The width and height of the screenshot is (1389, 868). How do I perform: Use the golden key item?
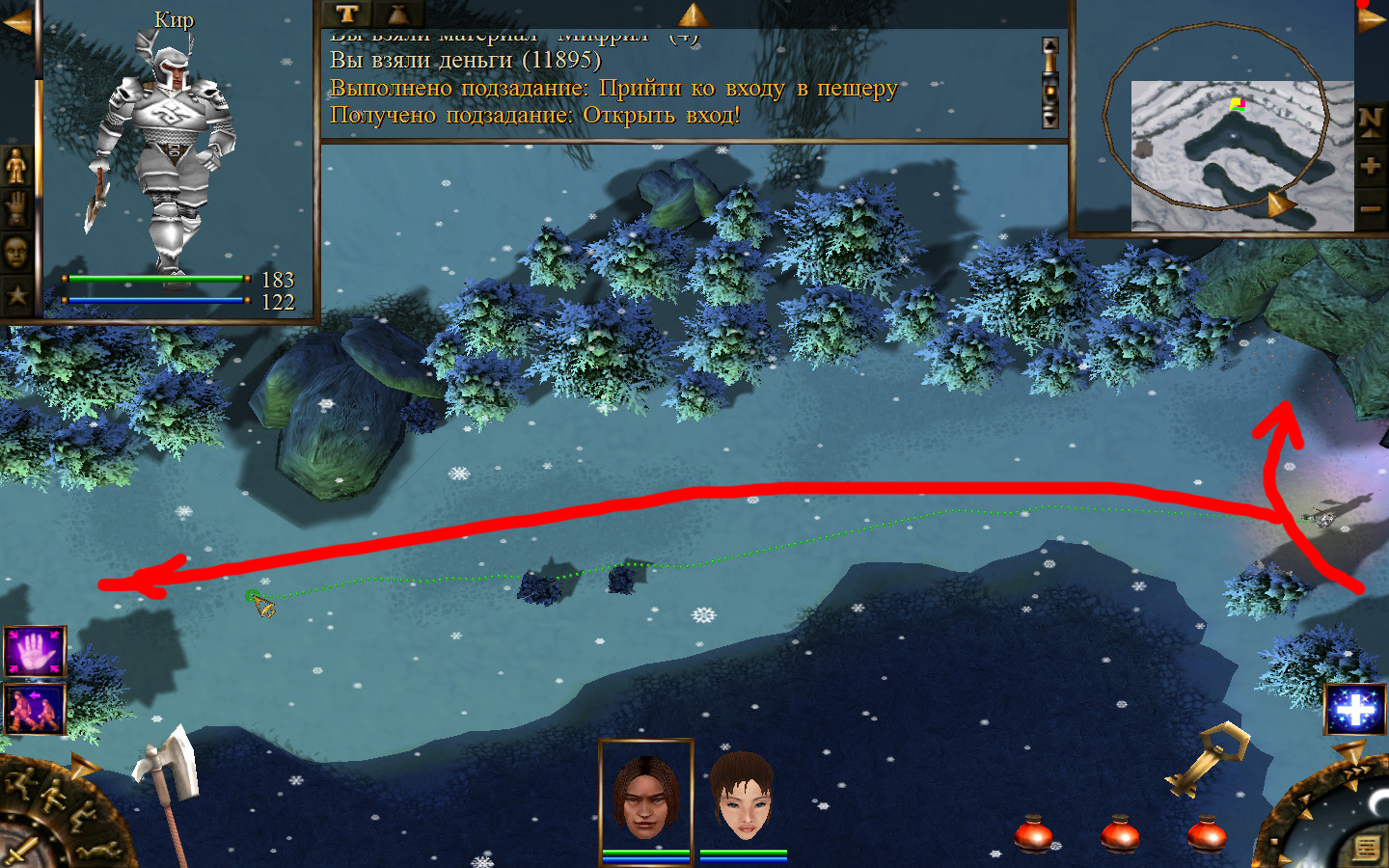(x=1207, y=758)
